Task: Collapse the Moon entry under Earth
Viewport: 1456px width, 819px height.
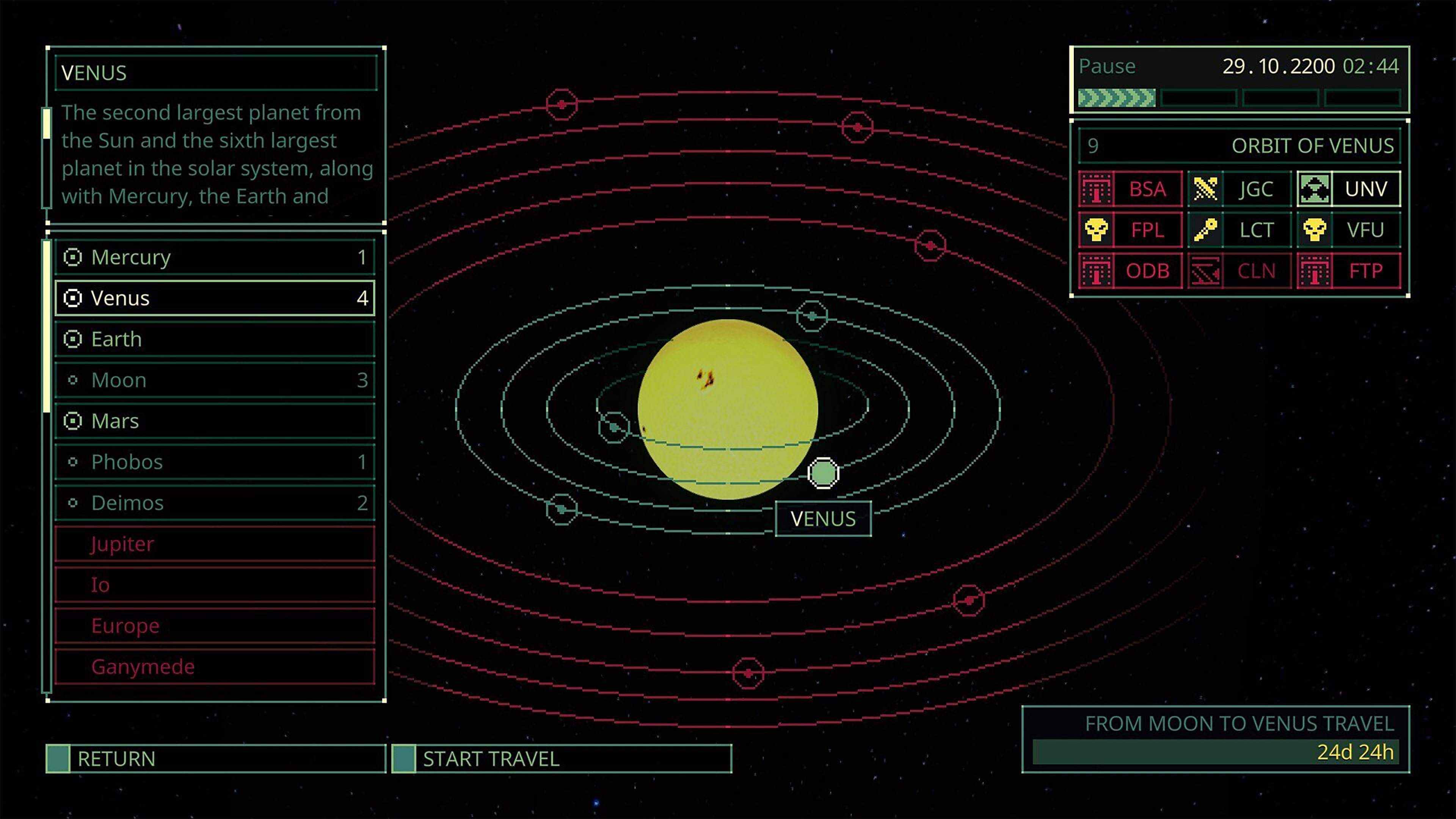Action: [x=74, y=380]
